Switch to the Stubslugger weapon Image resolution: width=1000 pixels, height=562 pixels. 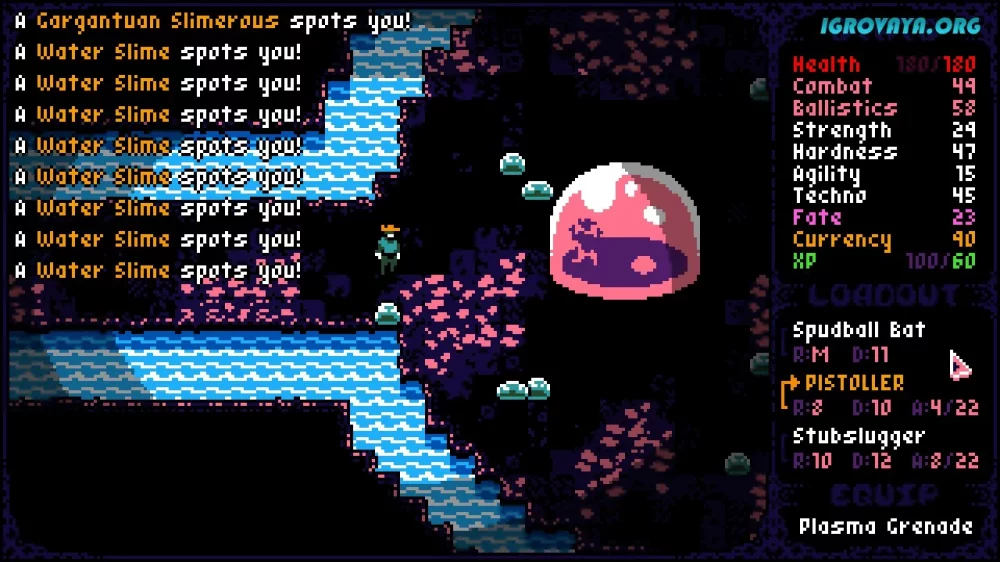pyautogui.click(x=858, y=437)
